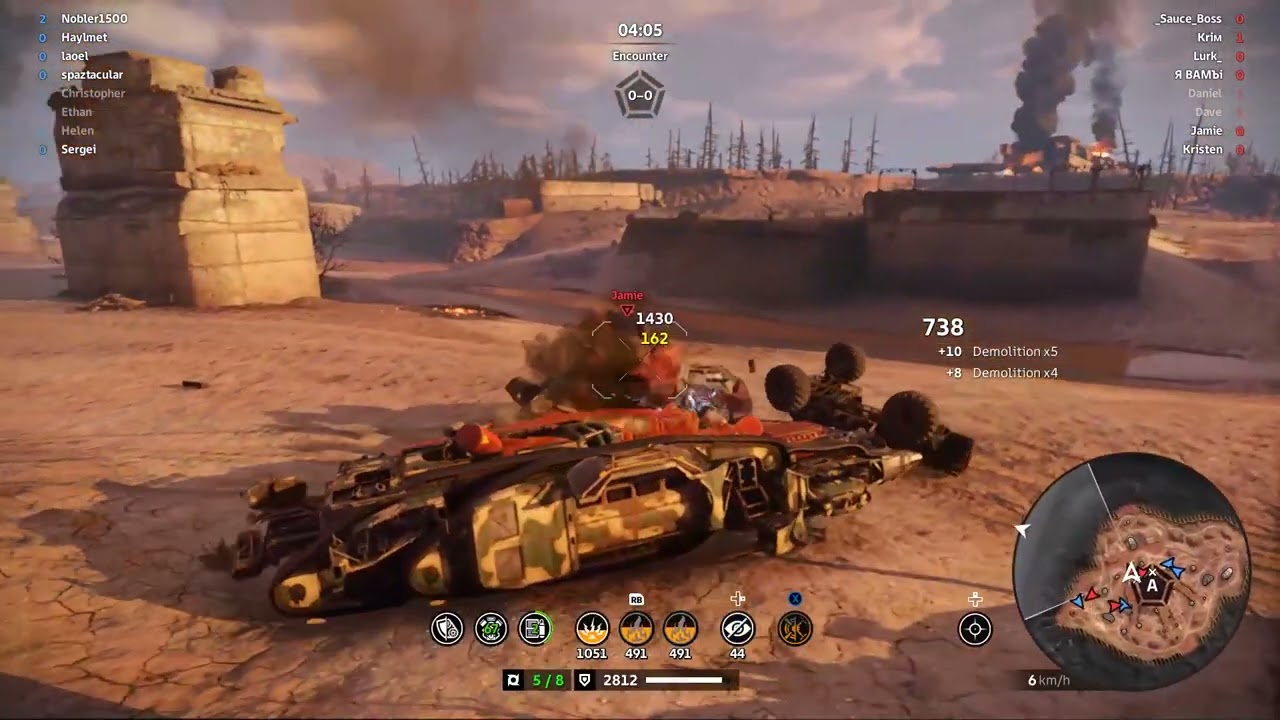Viewport: 1280px width, 720px height.
Task: Select the green 67 module icon
Action: tap(491, 628)
